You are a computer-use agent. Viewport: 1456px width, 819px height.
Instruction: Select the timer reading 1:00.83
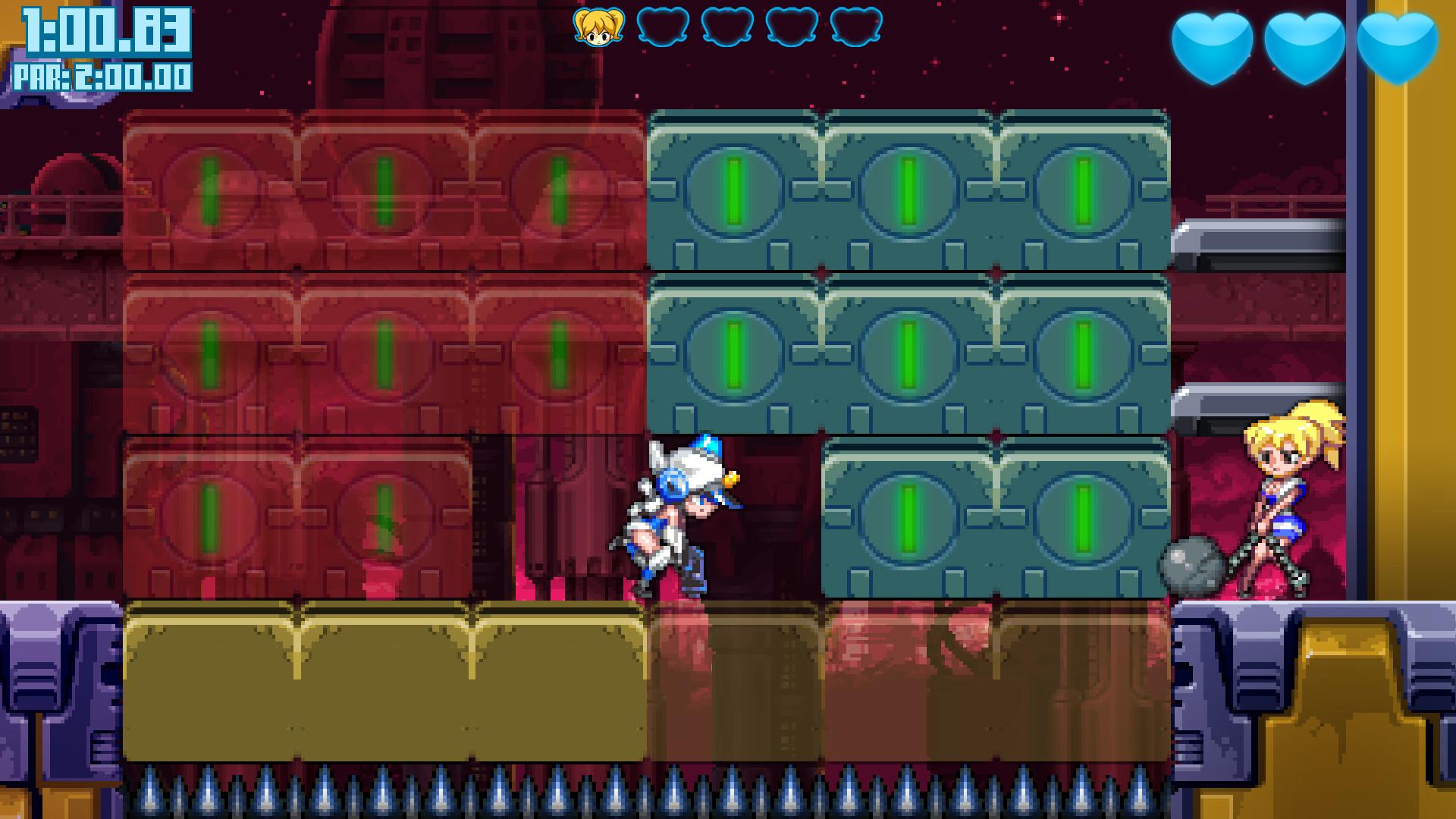[x=99, y=30]
